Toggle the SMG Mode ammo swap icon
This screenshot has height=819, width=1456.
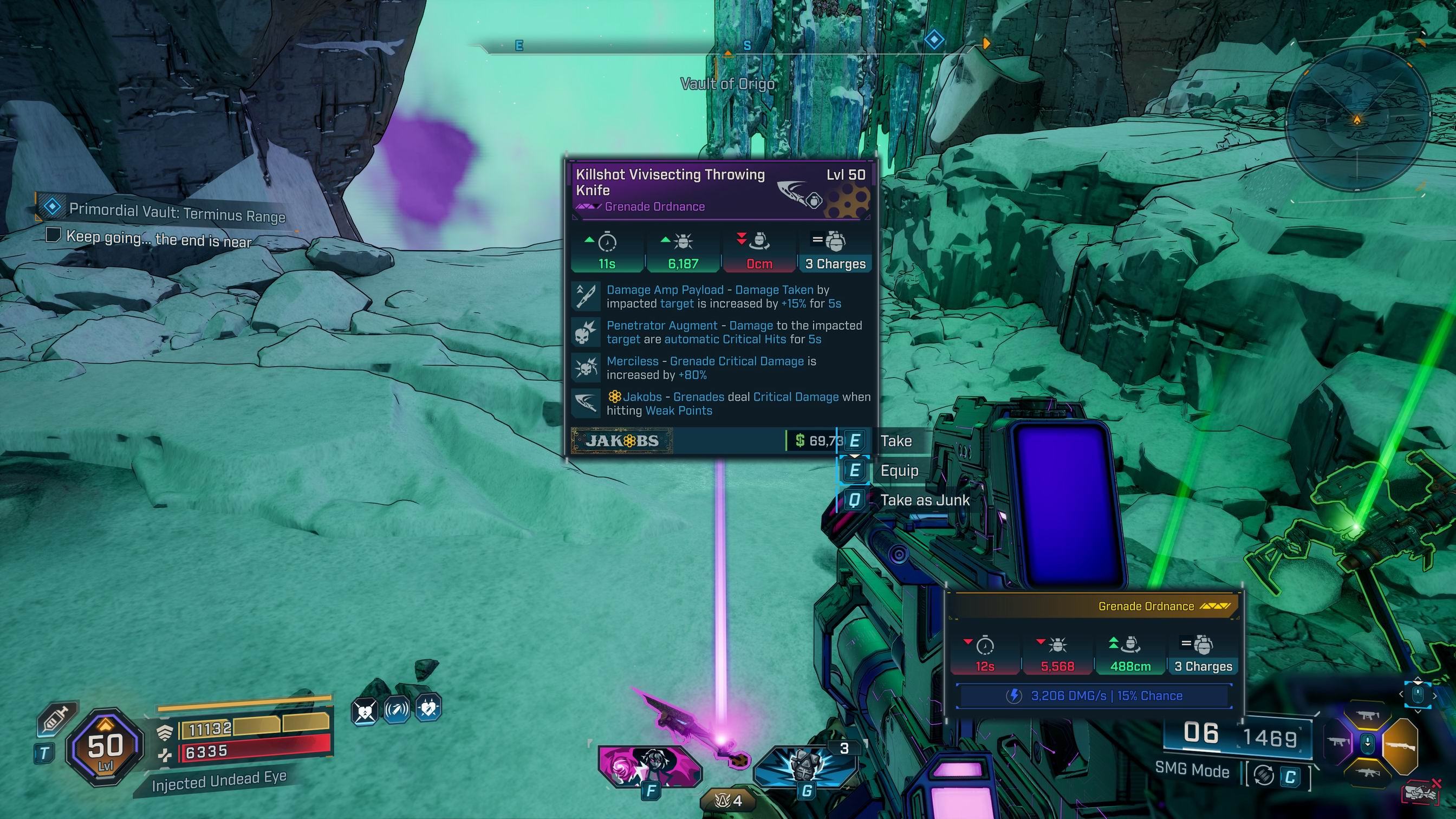tap(1264, 776)
